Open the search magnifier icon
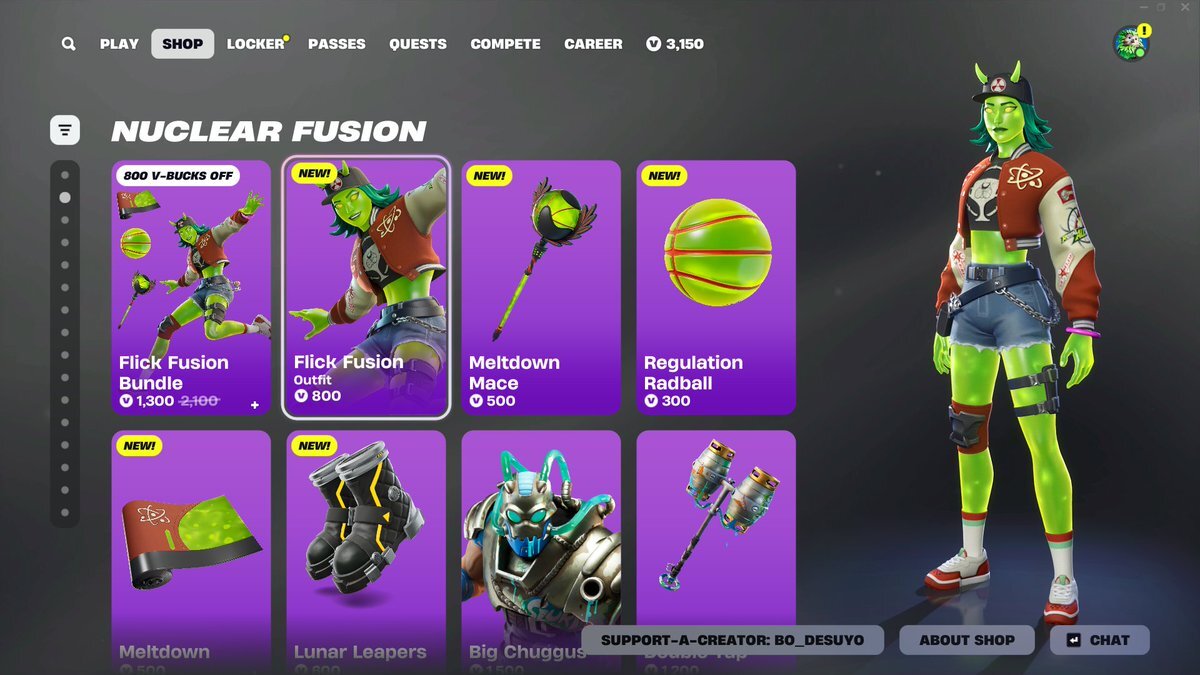The height and width of the screenshot is (675, 1200). pos(68,44)
